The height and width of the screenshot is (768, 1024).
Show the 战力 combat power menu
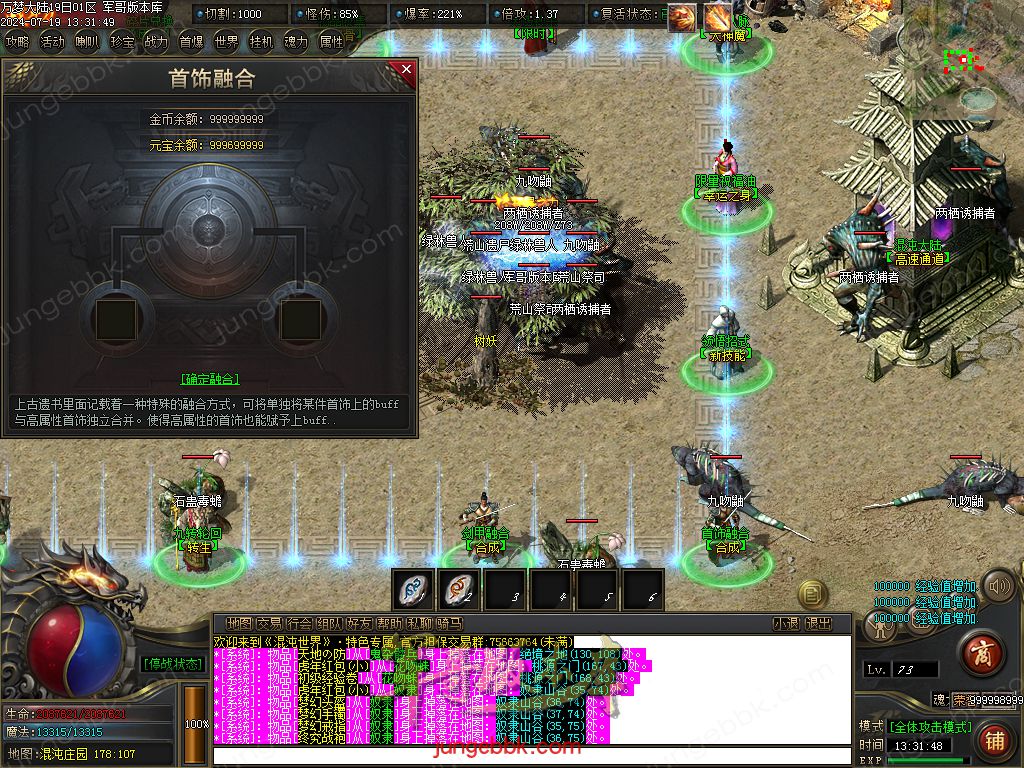point(156,42)
